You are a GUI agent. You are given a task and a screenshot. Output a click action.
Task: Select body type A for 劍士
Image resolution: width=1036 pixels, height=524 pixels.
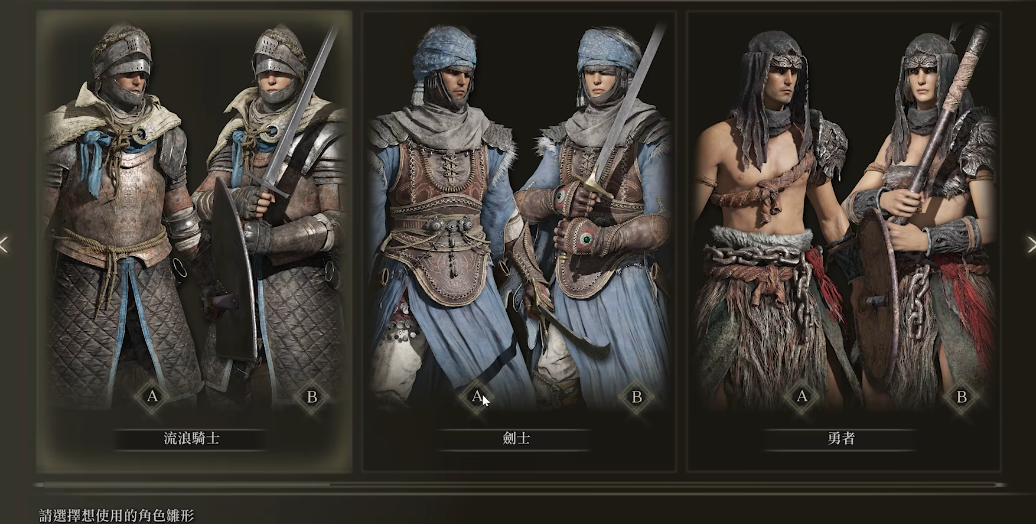tap(477, 397)
